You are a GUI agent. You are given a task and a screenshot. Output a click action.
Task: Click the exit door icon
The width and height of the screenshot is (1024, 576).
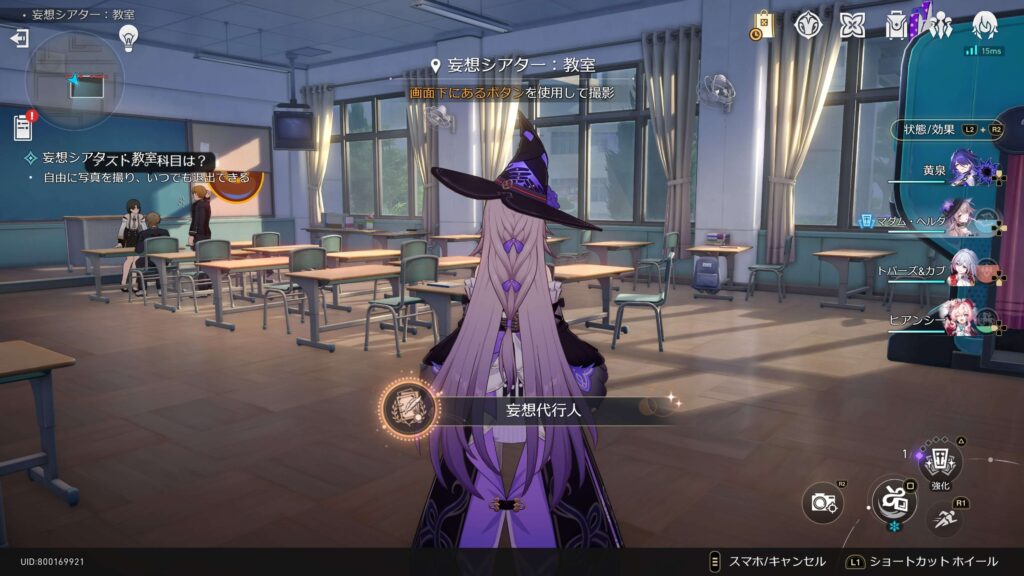click(19, 38)
